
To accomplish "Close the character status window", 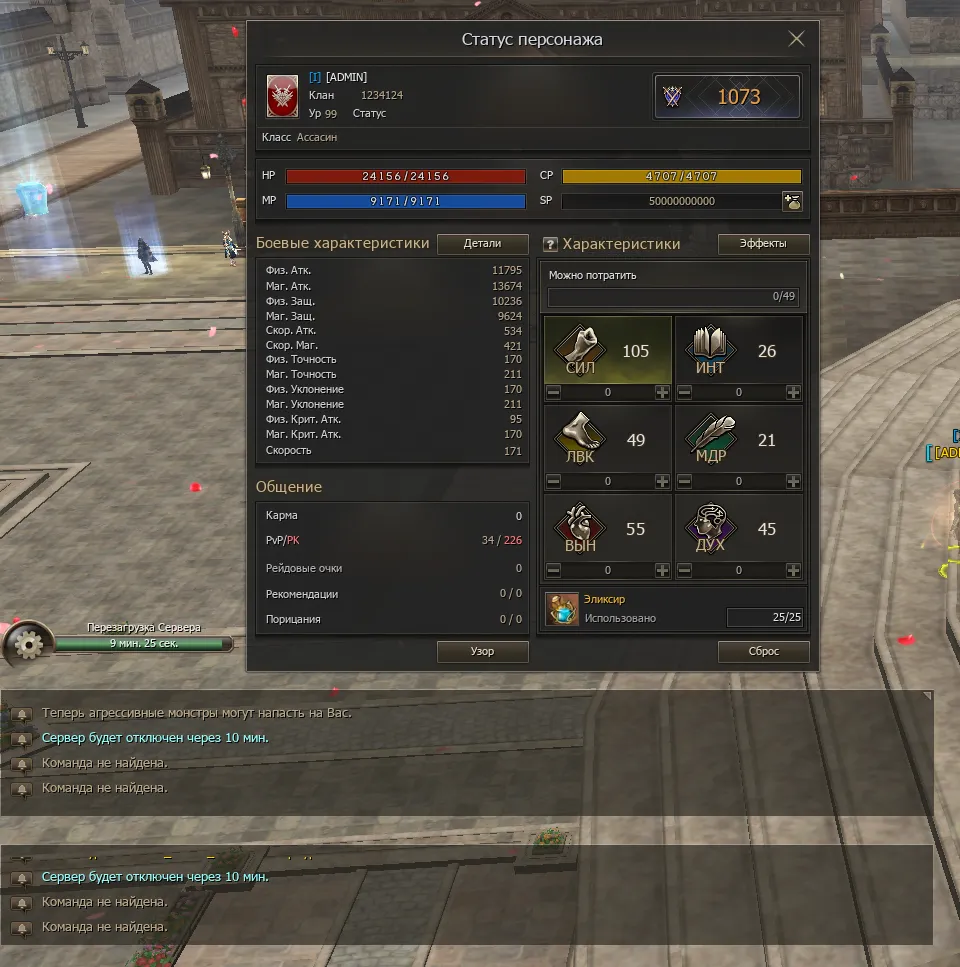I will pos(796,39).
